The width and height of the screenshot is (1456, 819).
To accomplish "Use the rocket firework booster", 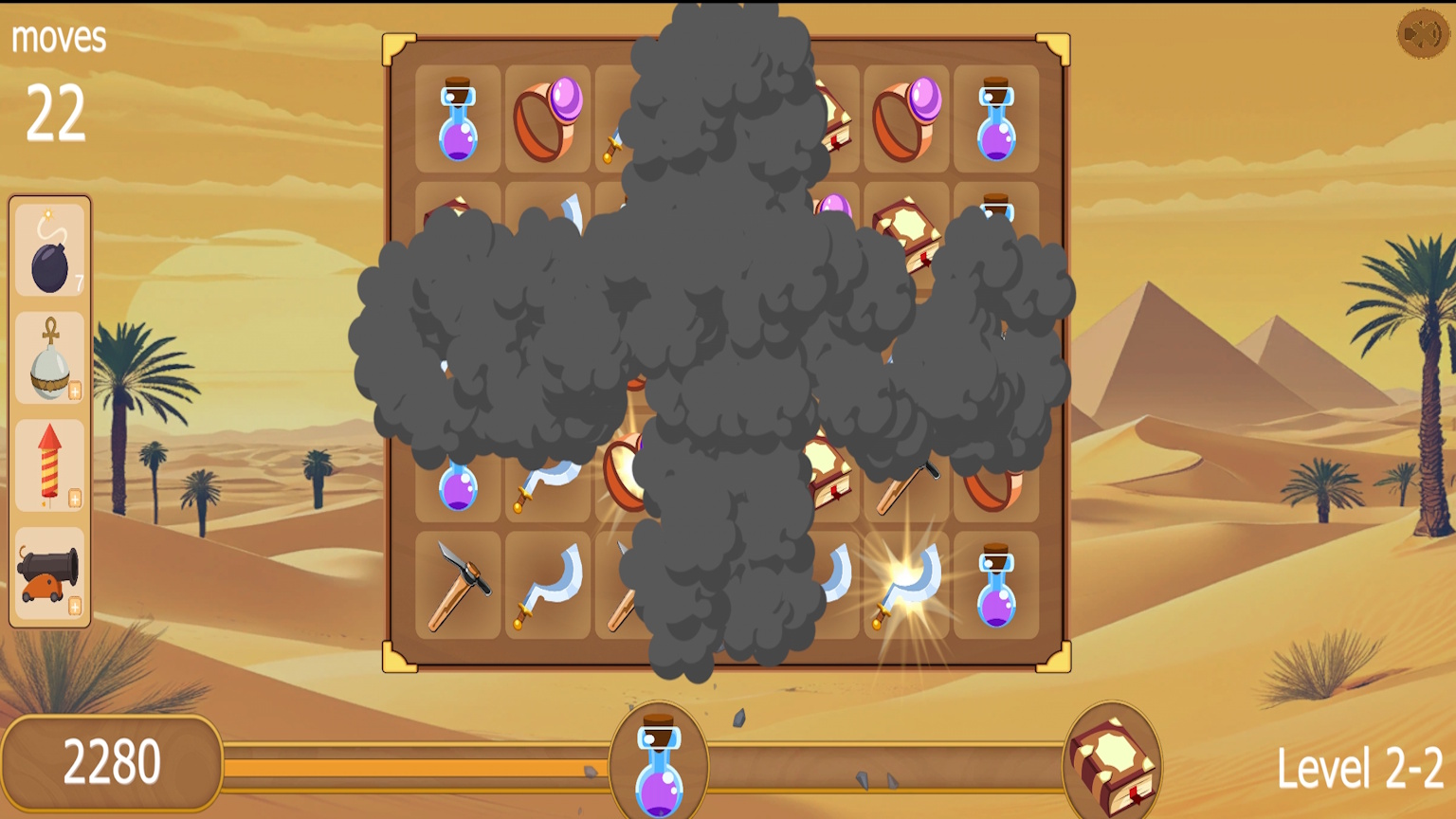I will click(49, 466).
